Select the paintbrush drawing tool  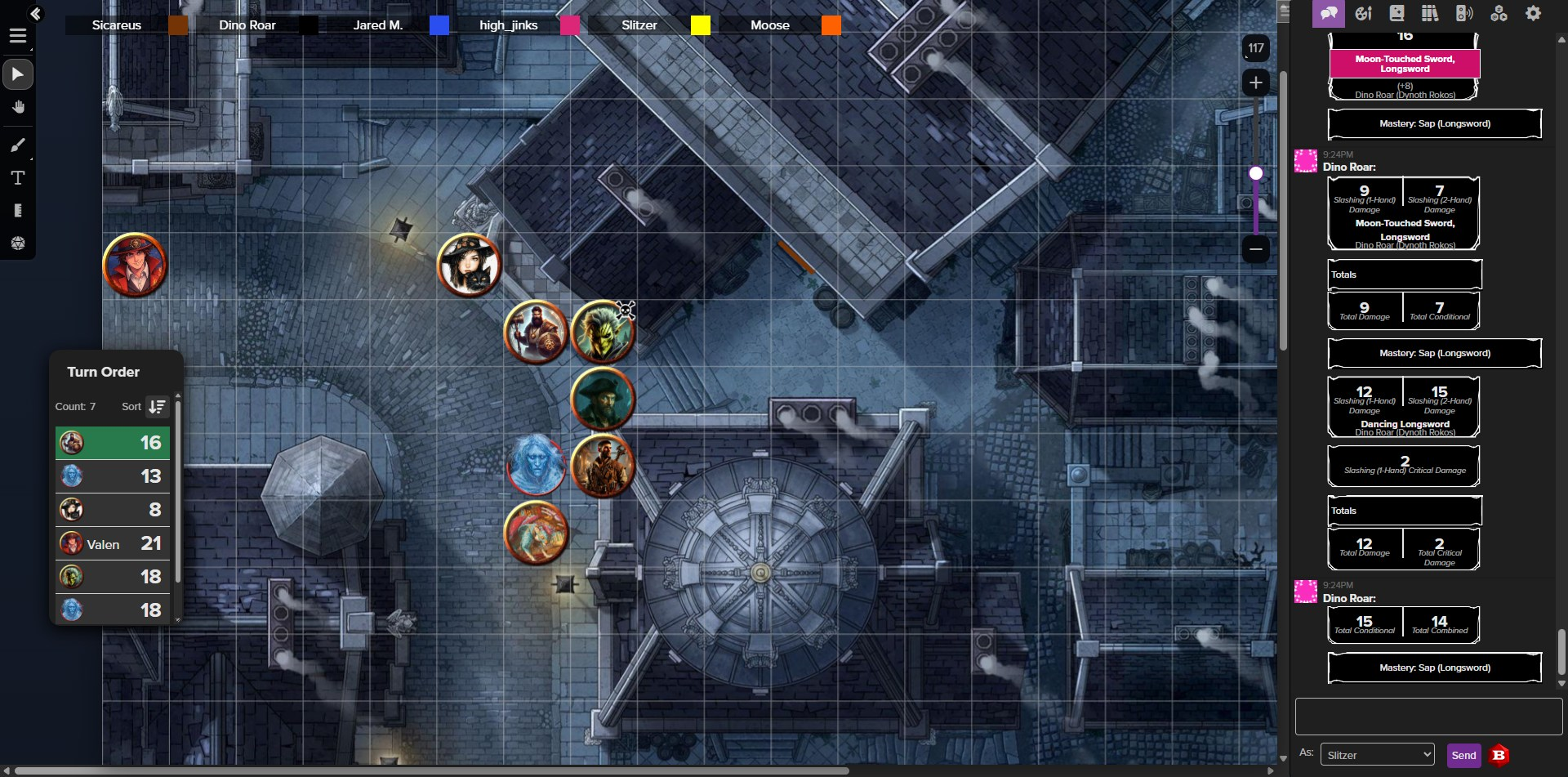pos(18,145)
